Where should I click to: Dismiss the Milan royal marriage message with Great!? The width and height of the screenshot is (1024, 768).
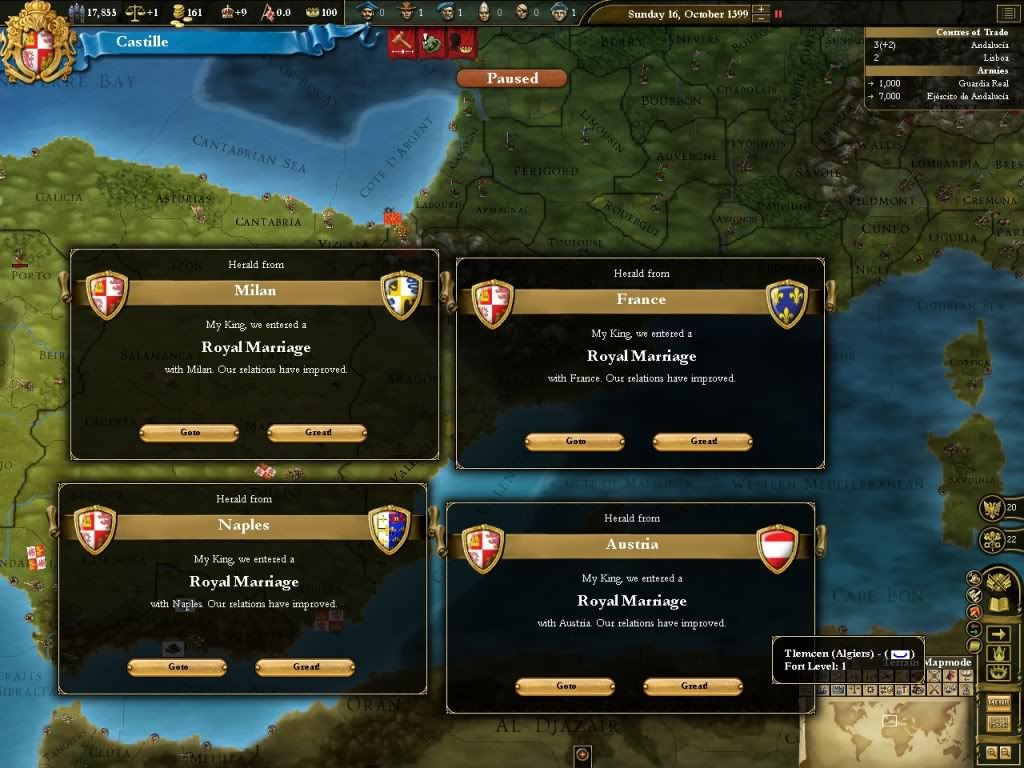317,433
